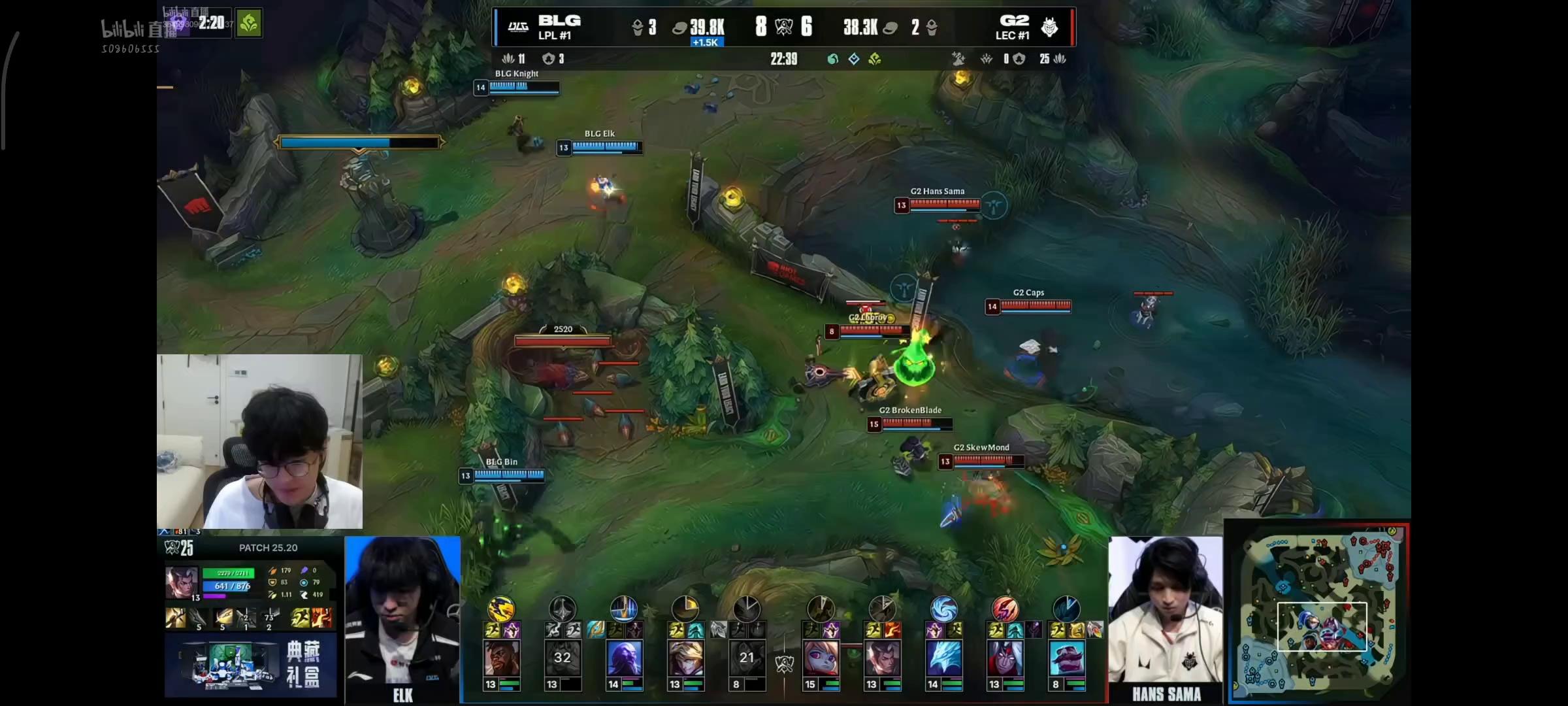The image size is (1568, 706).
Task: Click the green dragon icon by the stream timer
Action: pos(249,24)
